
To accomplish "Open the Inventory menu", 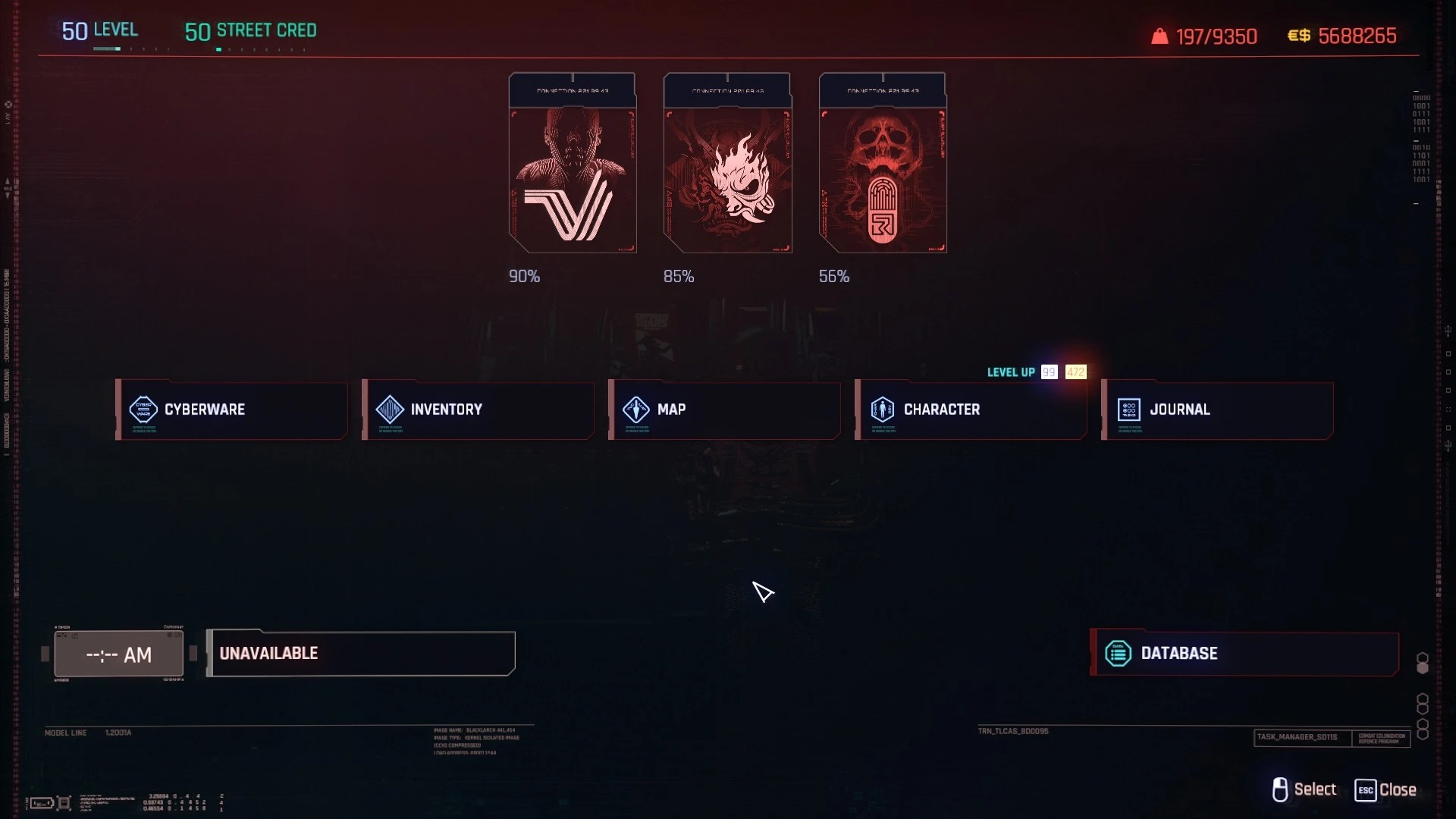I will pyautogui.click(x=479, y=409).
